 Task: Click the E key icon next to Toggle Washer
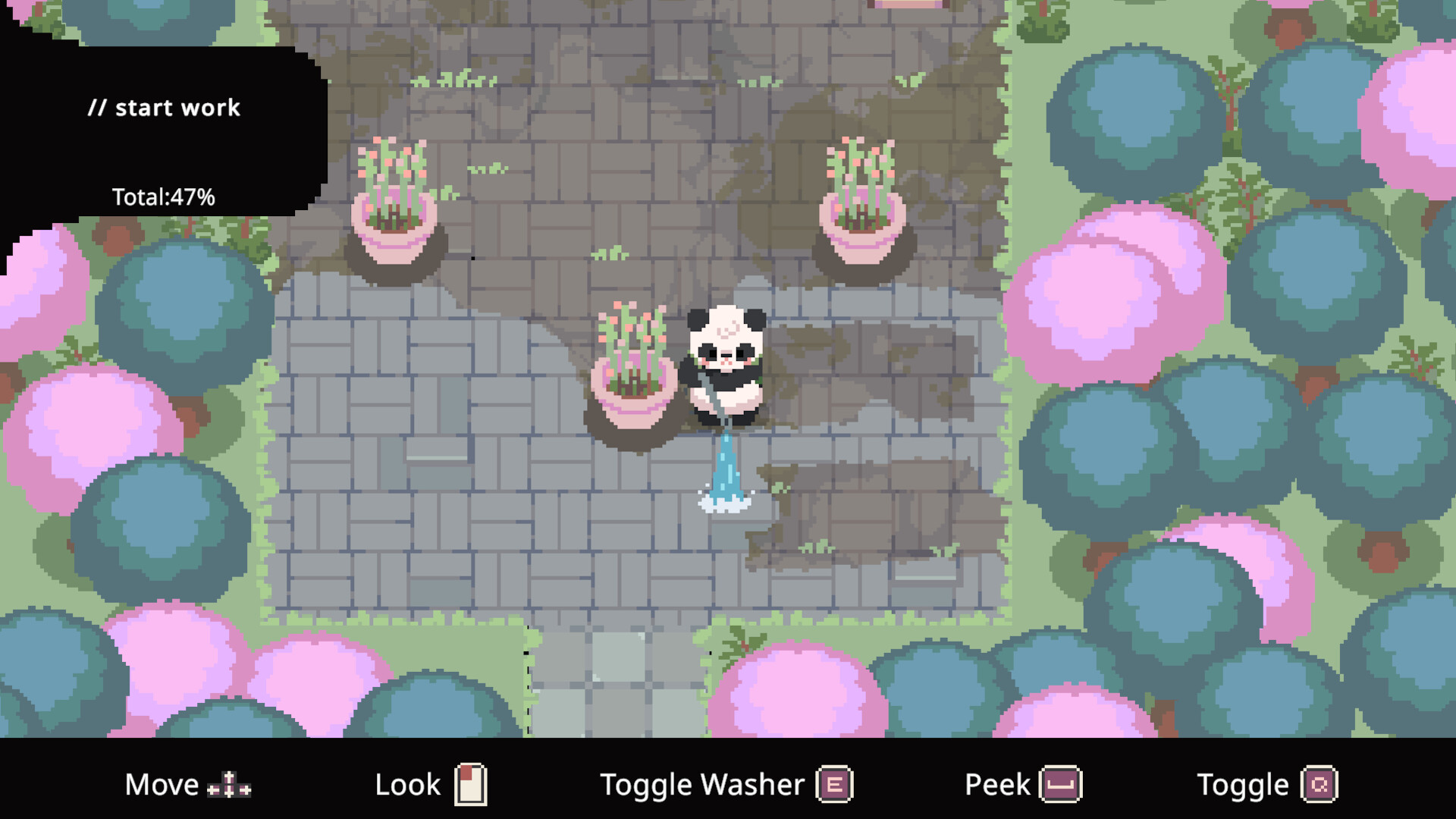point(833,784)
